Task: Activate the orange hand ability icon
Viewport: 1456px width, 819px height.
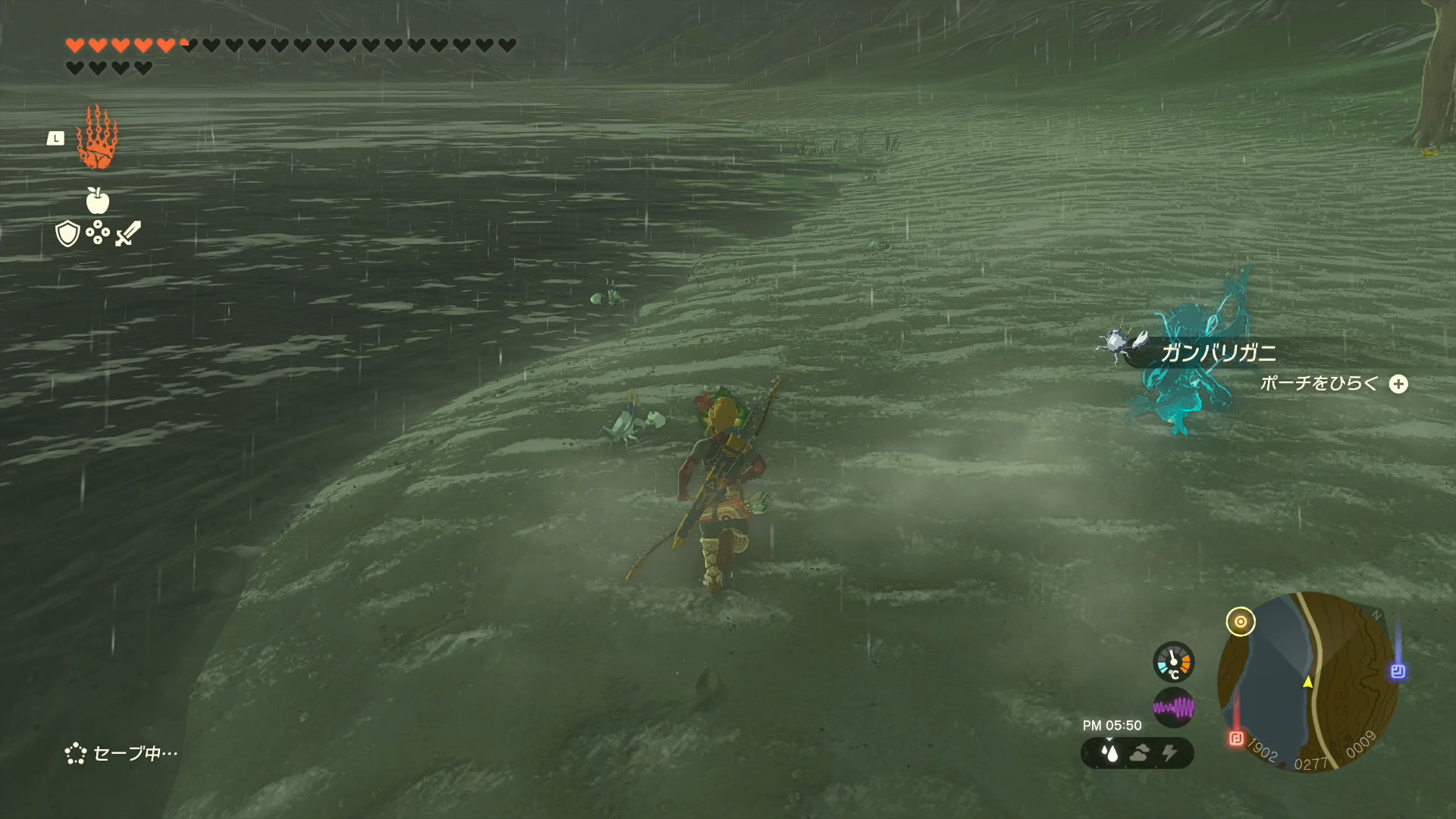Action: pos(97,137)
